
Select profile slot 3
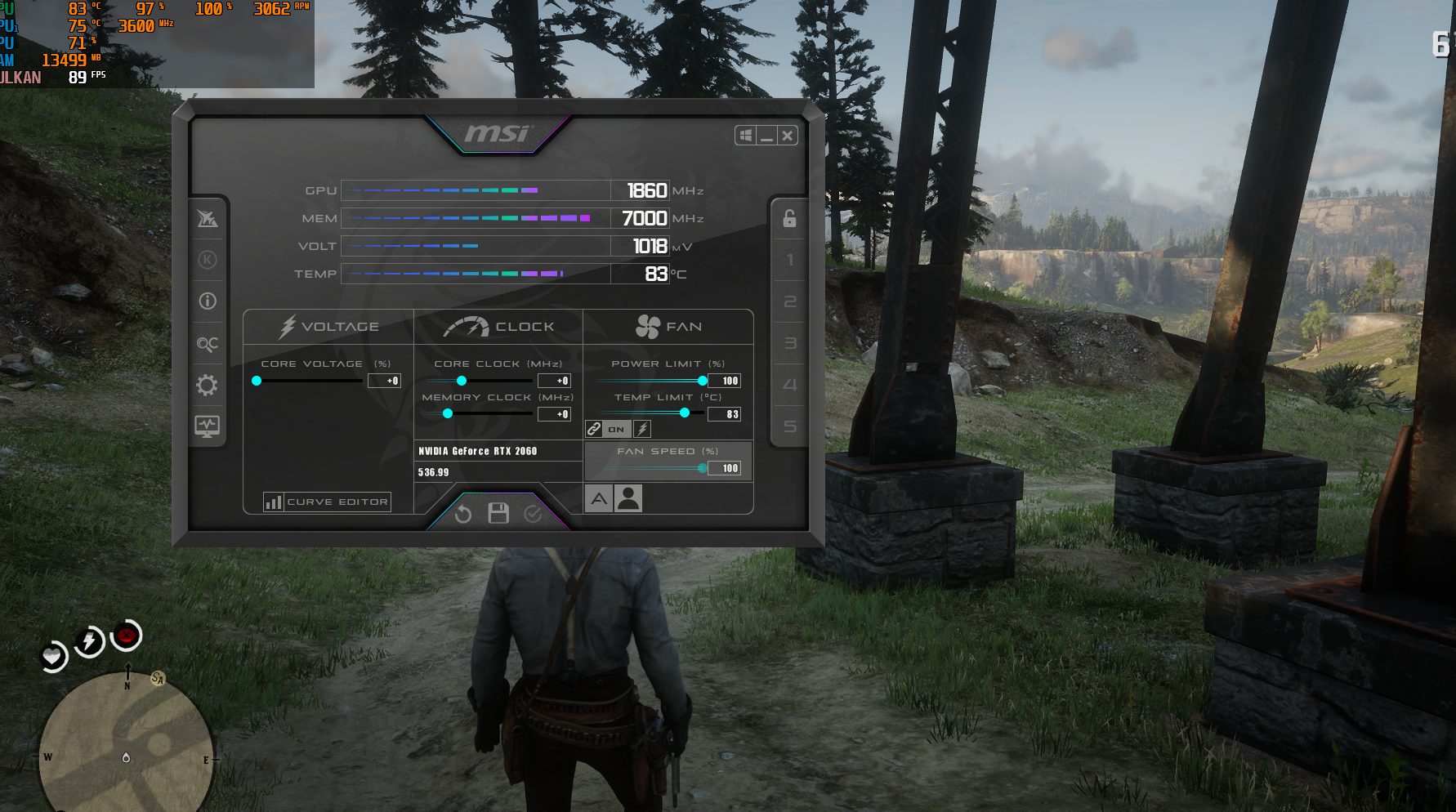[789, 343]
